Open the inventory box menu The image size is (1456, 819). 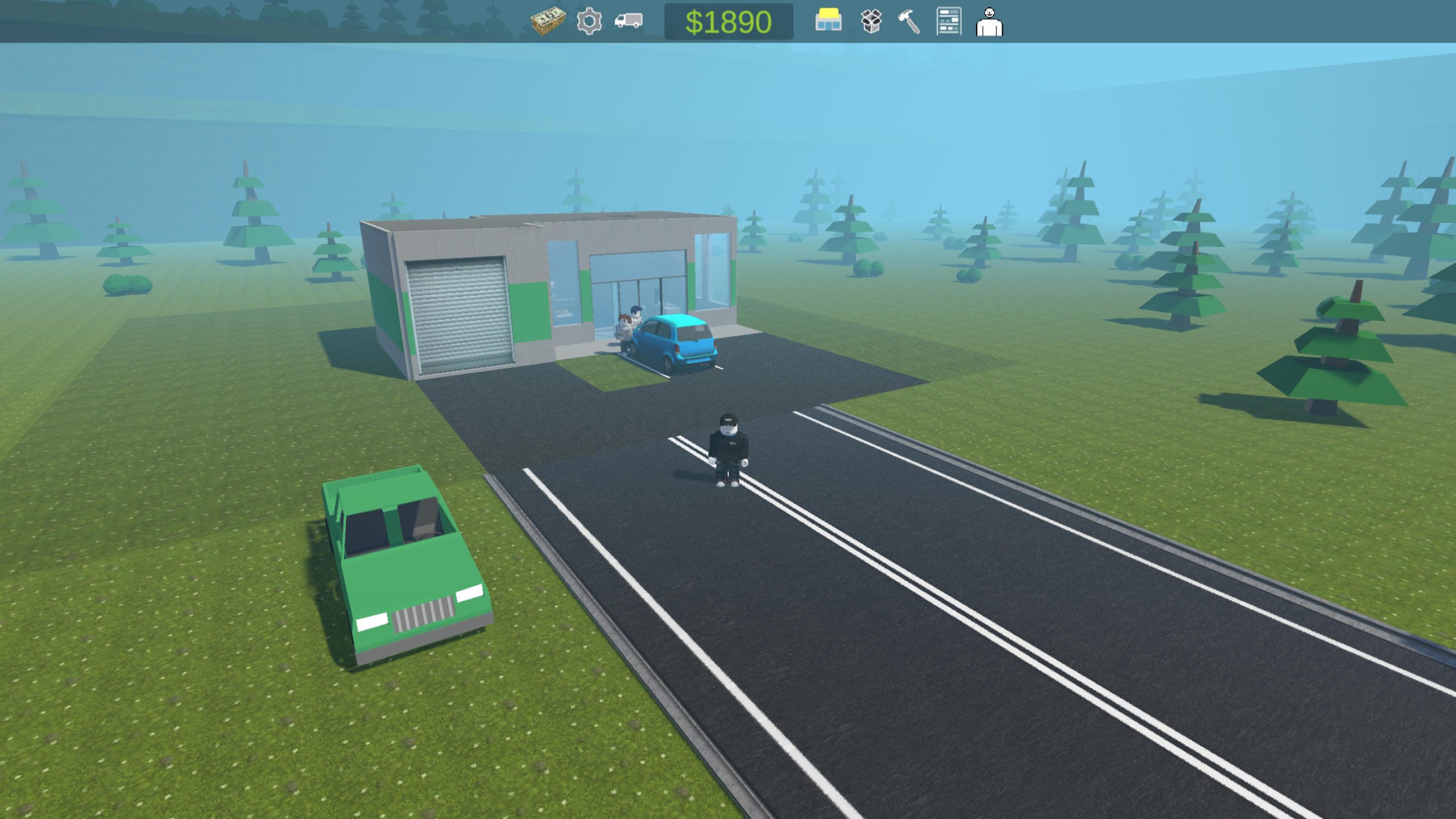pyautogui.click(x=870, y=23)
